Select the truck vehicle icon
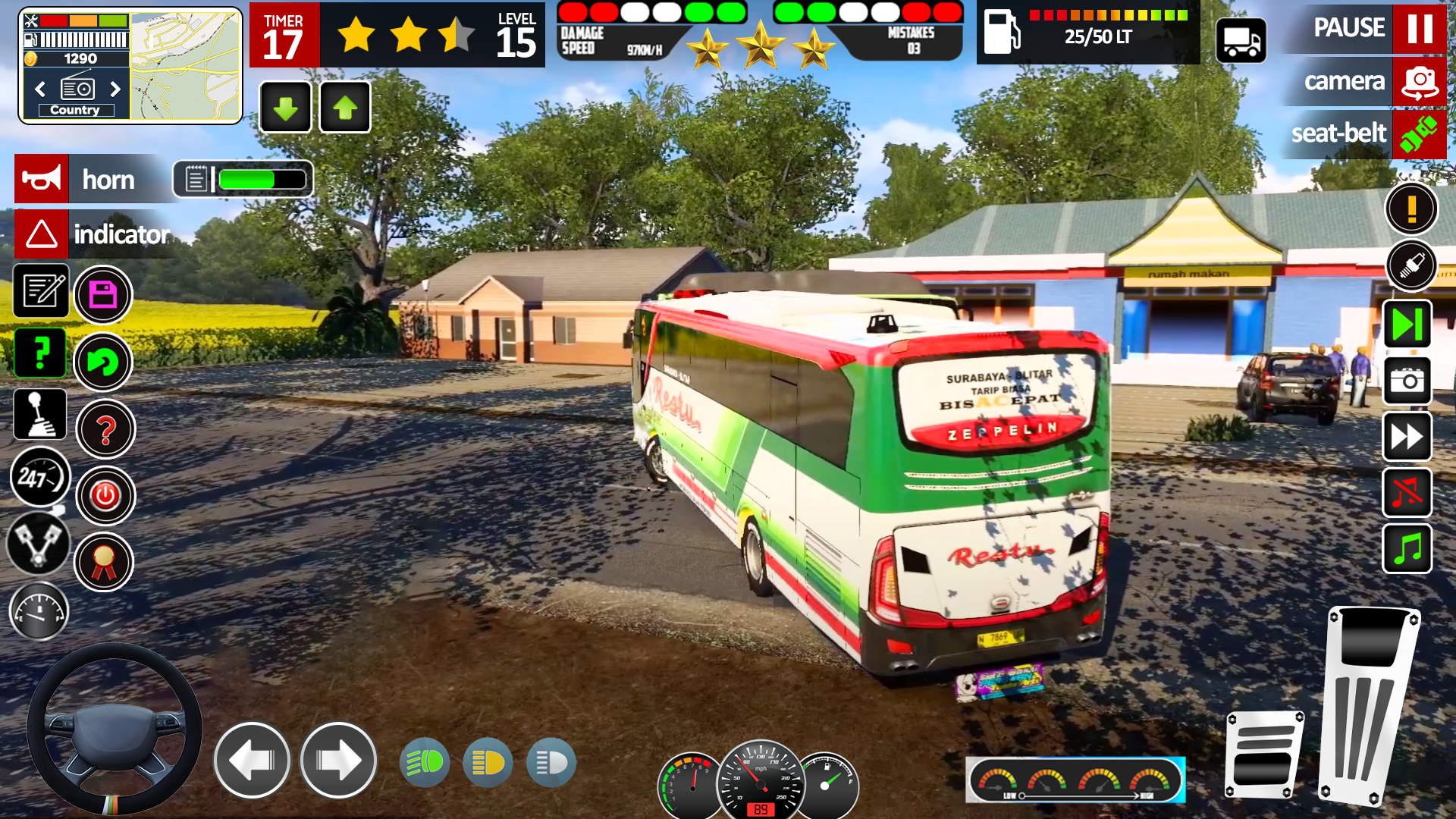 point(1241,40)
